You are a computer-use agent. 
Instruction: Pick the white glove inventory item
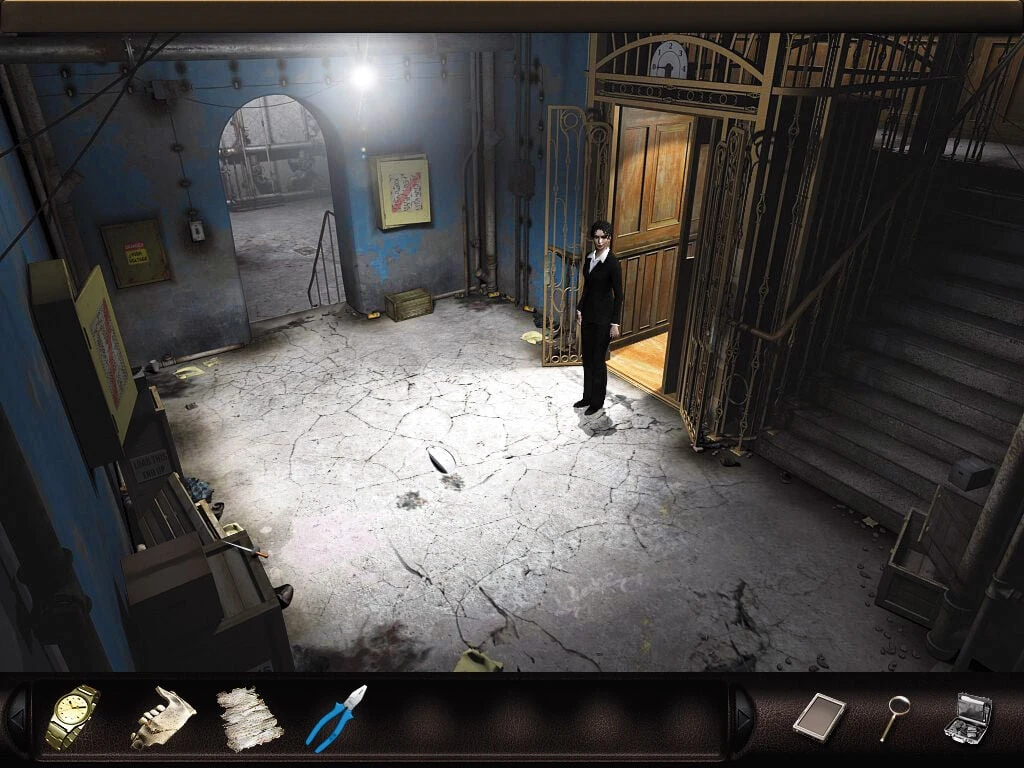(x=162, y=717)
